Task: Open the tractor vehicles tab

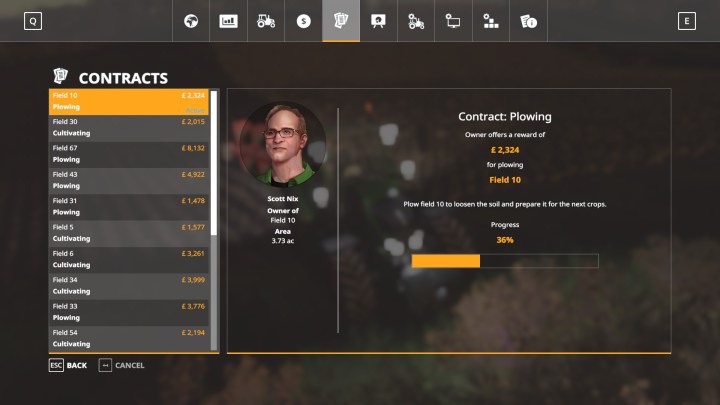Action: click(x=266, y=21)
